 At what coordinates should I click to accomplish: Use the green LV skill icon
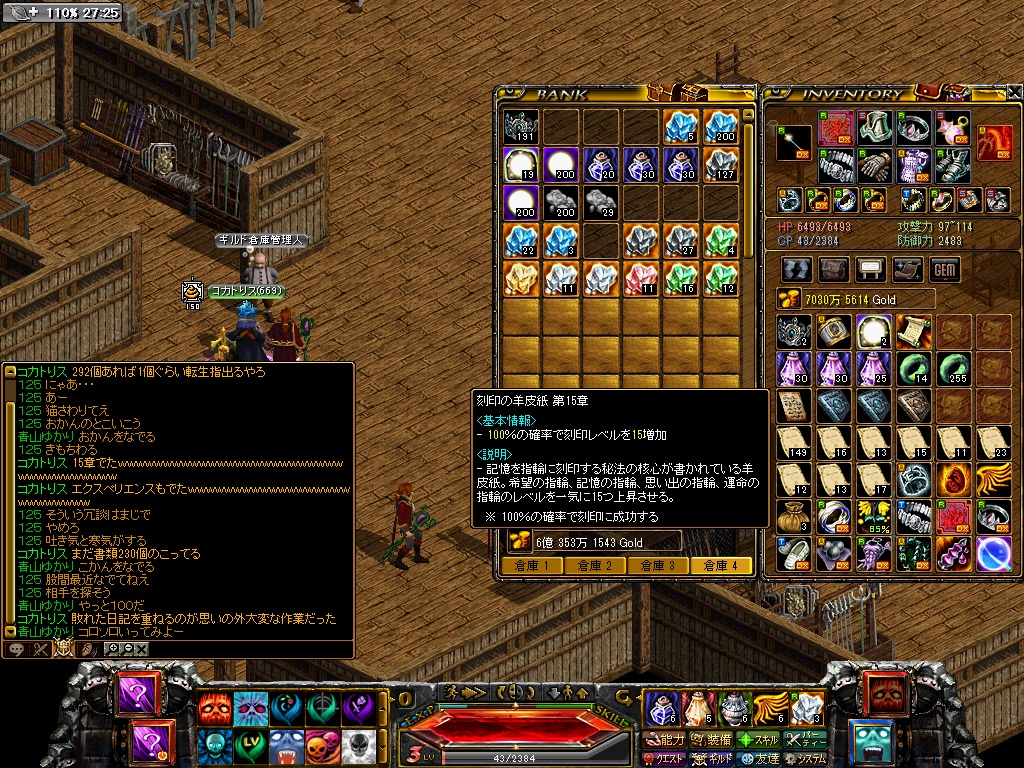point(250,745)
